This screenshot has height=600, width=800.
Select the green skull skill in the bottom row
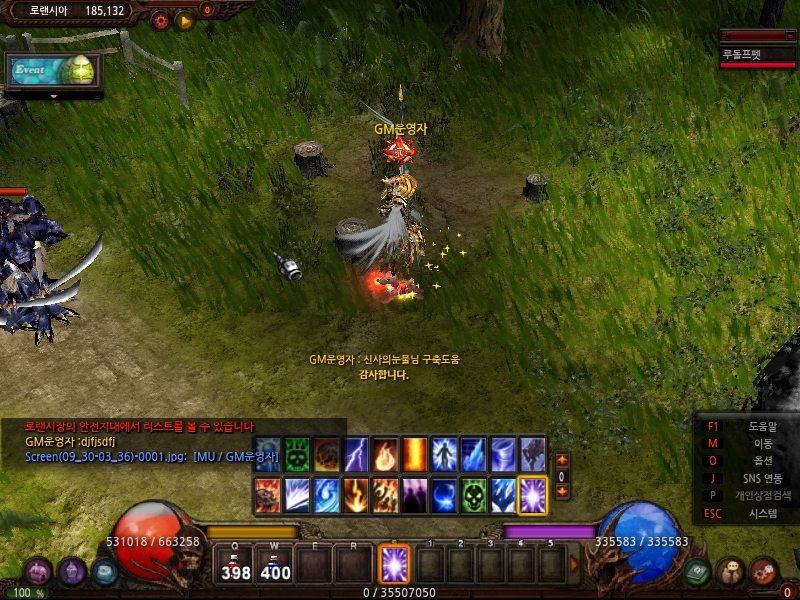point(473,495)
